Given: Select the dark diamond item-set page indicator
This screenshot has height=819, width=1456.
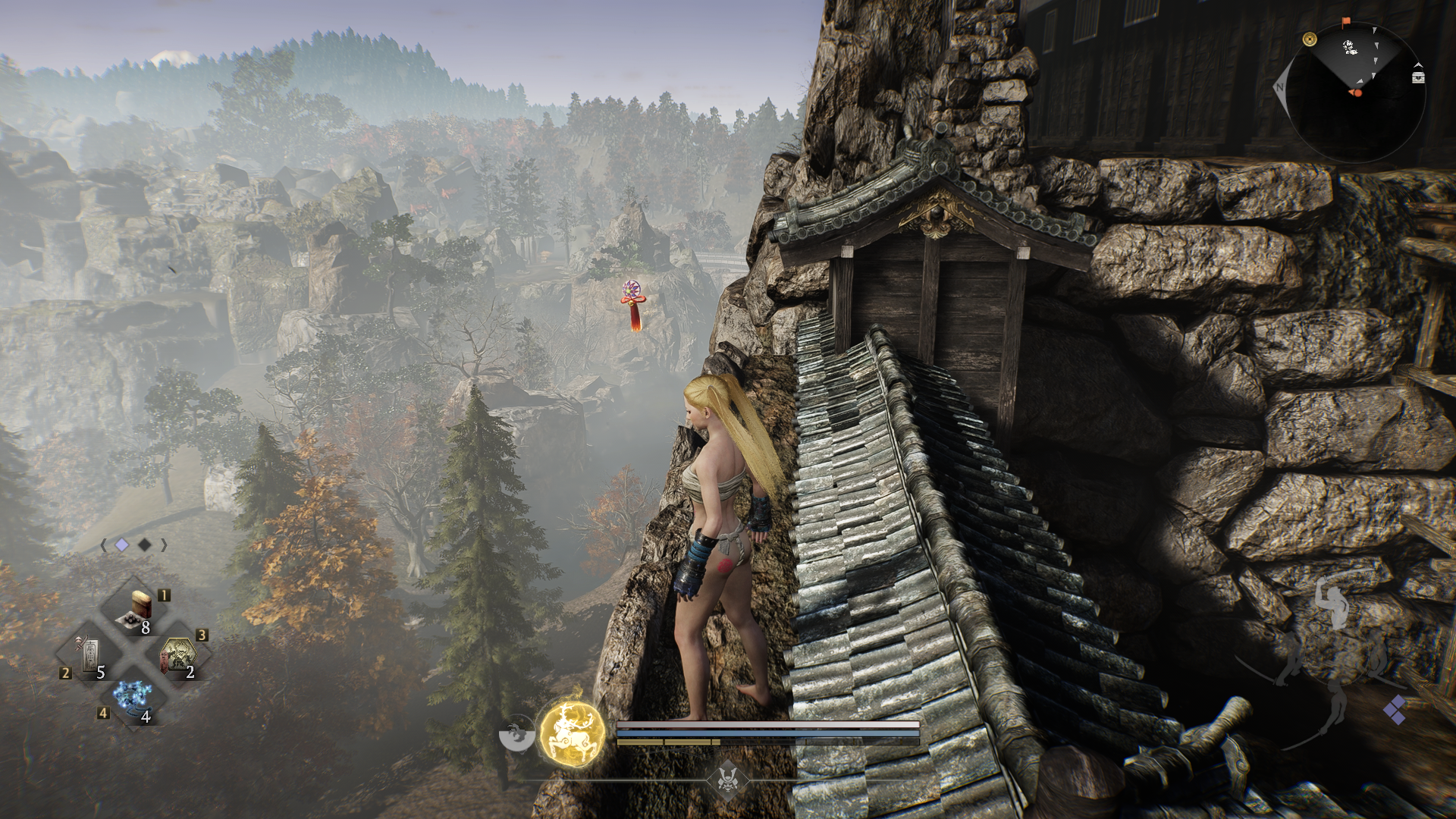Looking at the screenshot, I should tap(144, 544).
